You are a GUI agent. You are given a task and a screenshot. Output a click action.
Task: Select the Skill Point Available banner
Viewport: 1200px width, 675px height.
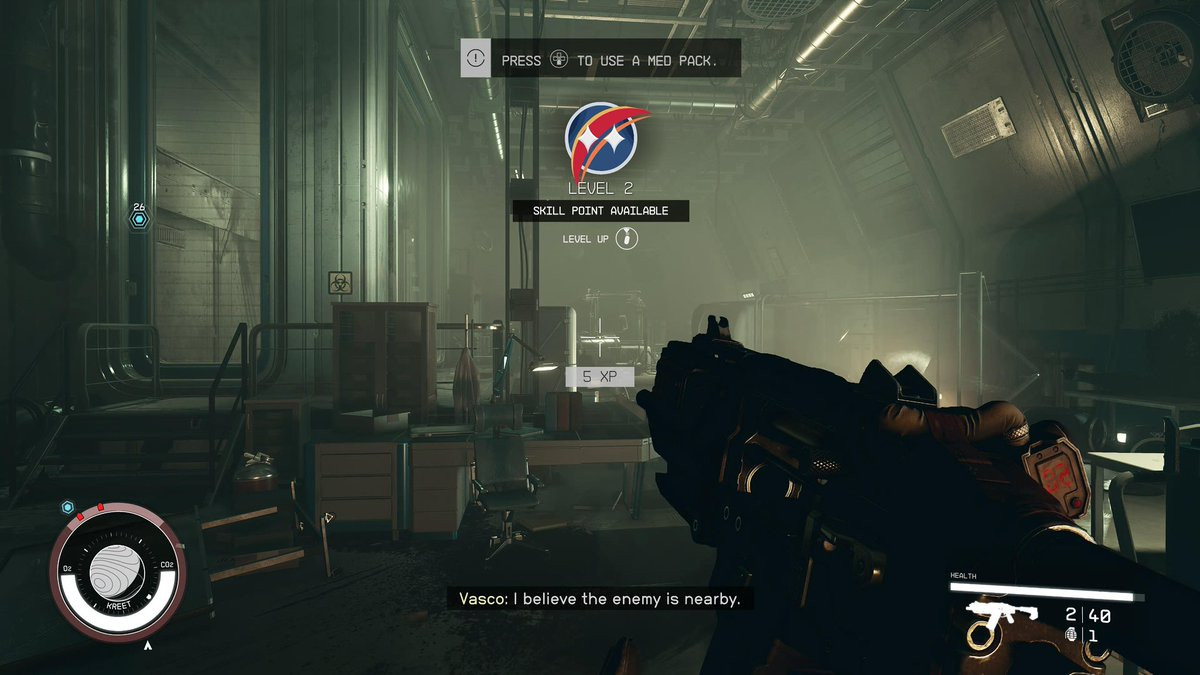click(x=600, y=211)
